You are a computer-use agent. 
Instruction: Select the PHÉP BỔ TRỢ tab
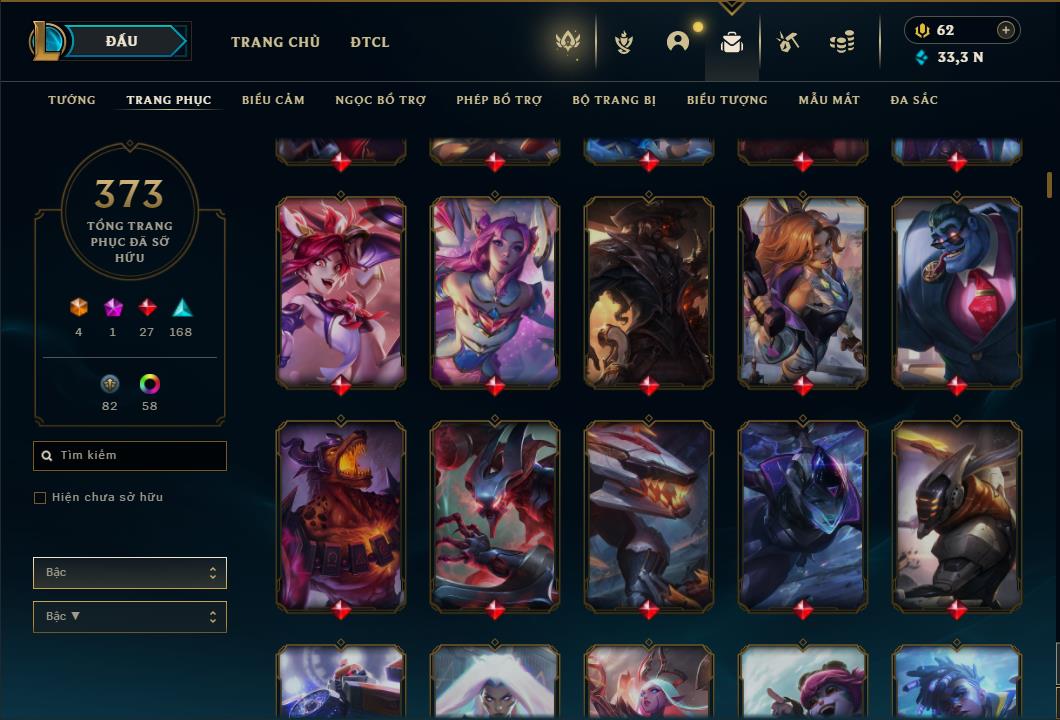tap(499, 100)
